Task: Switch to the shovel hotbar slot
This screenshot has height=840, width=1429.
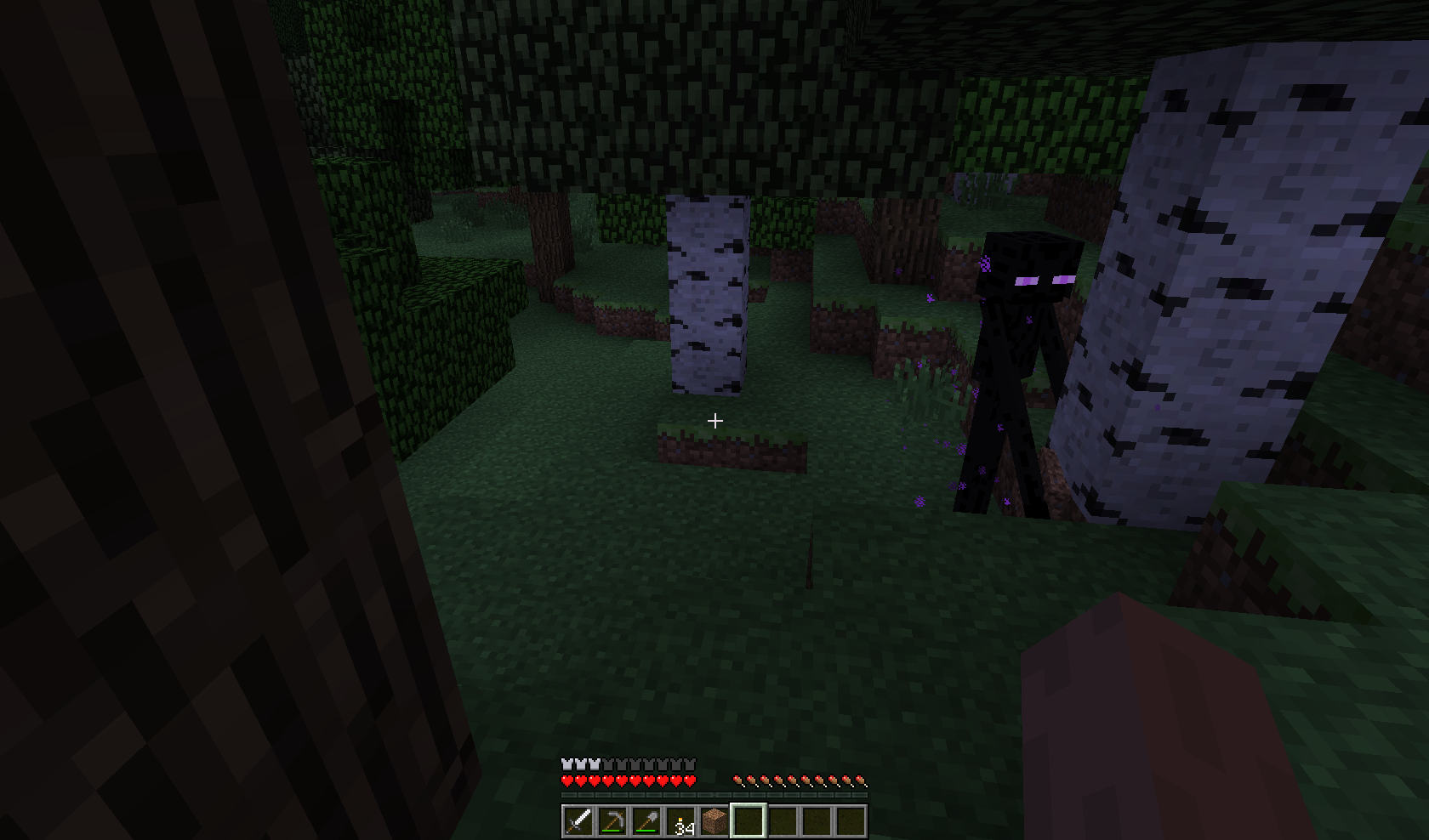Action: click(646, 821)
